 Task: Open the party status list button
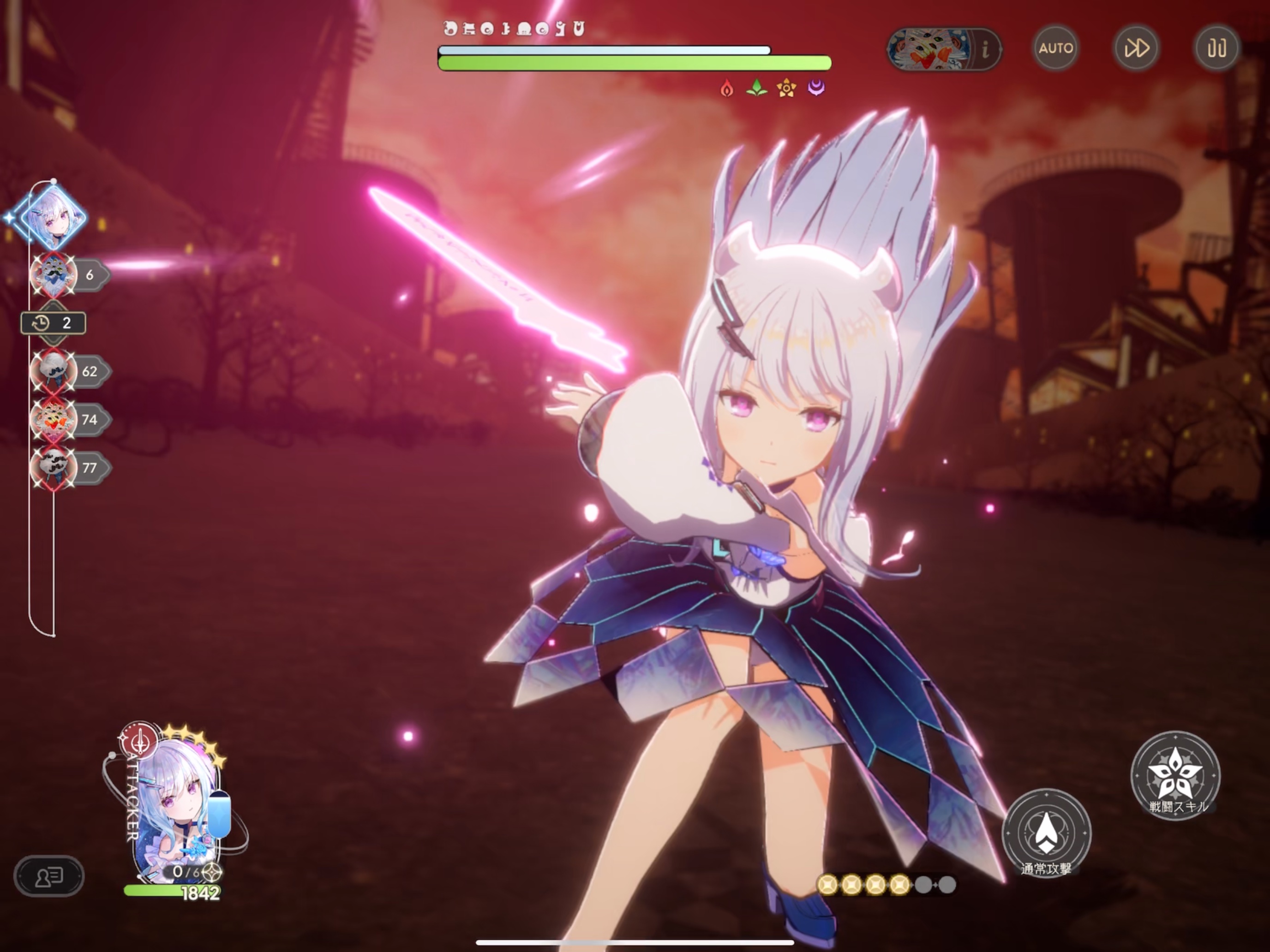click(49, 876)
